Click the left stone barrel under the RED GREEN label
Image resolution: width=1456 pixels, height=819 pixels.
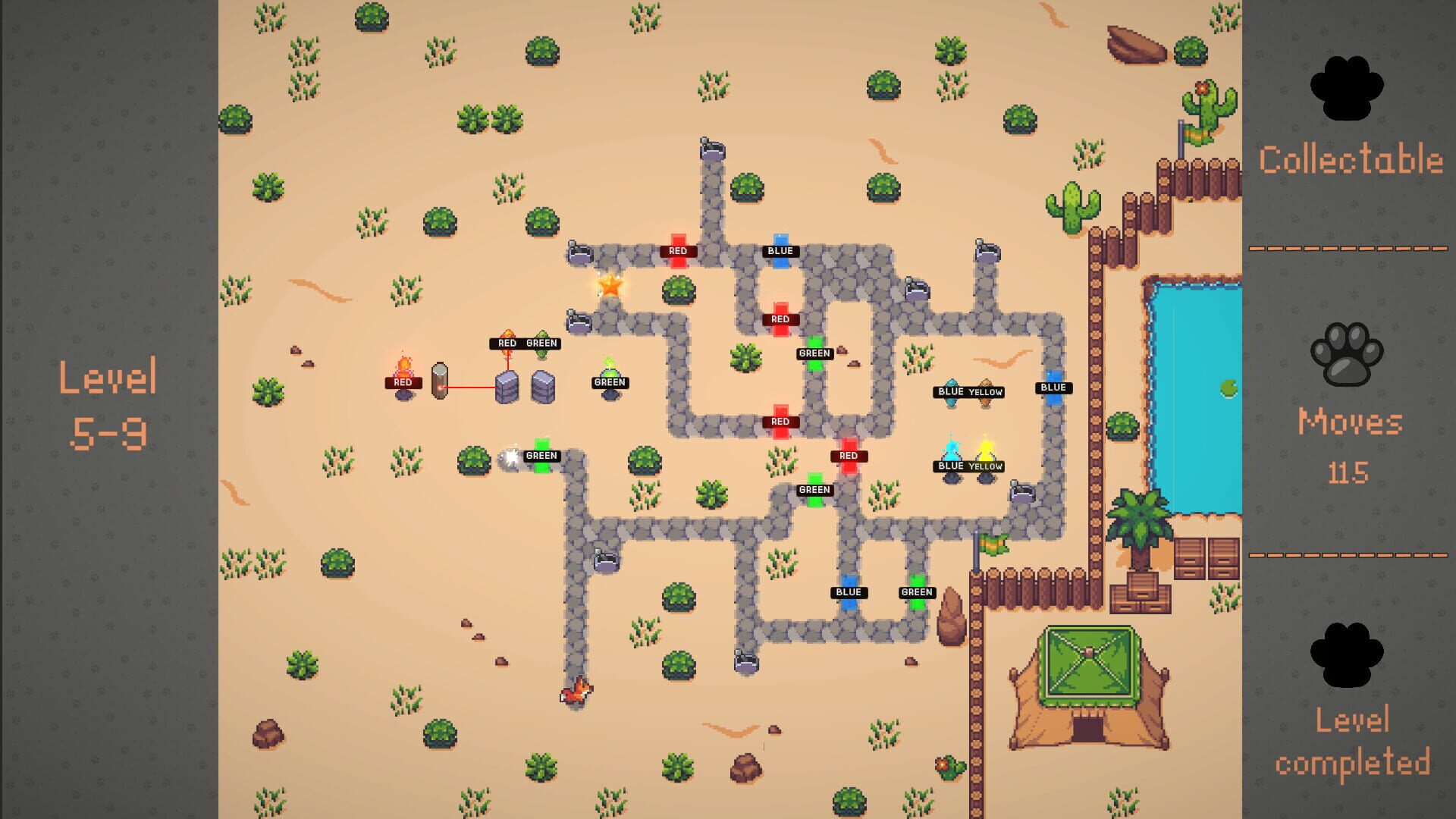507,385
